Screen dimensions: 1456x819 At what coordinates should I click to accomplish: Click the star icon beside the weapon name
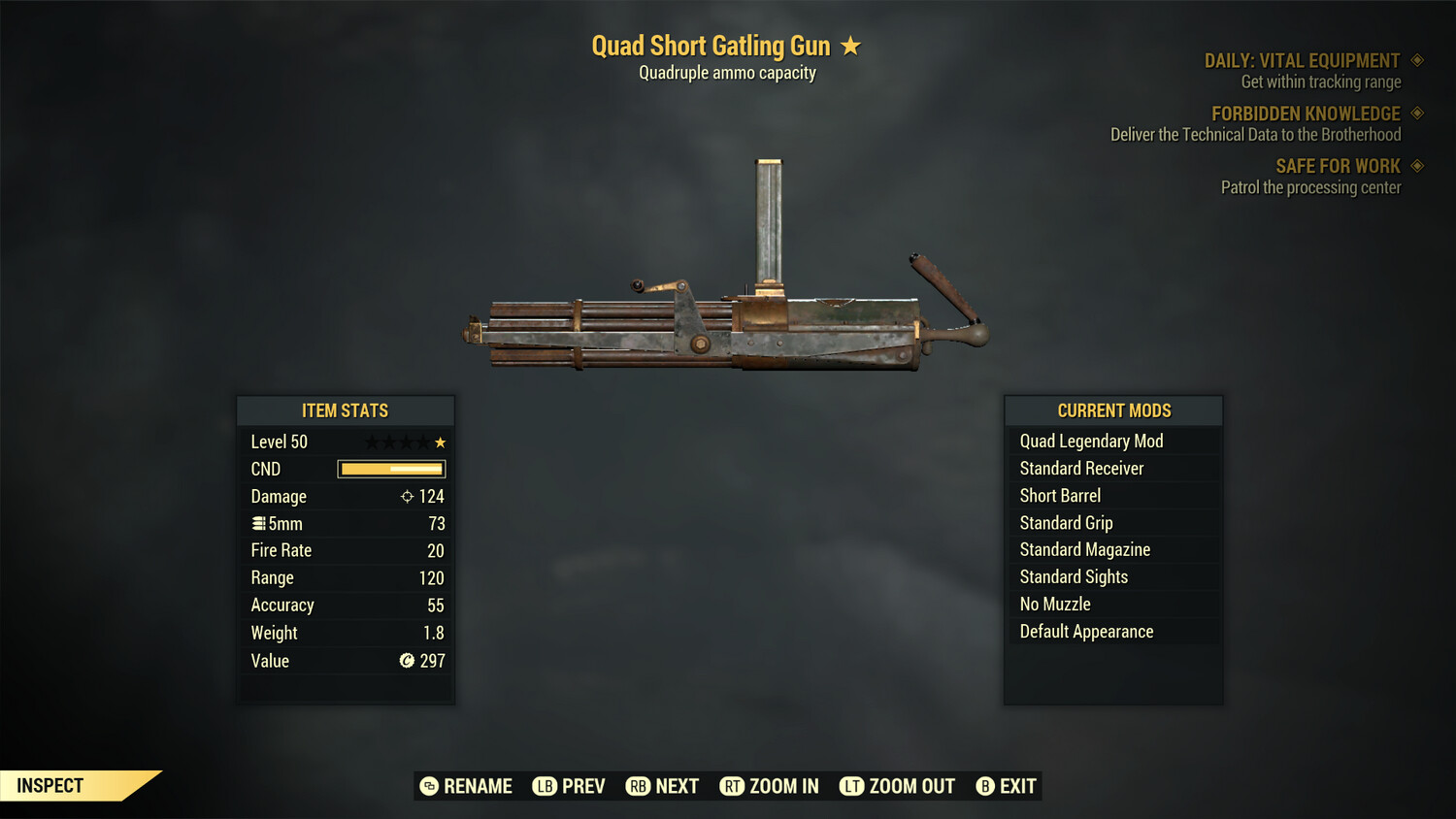click(850, 45)
